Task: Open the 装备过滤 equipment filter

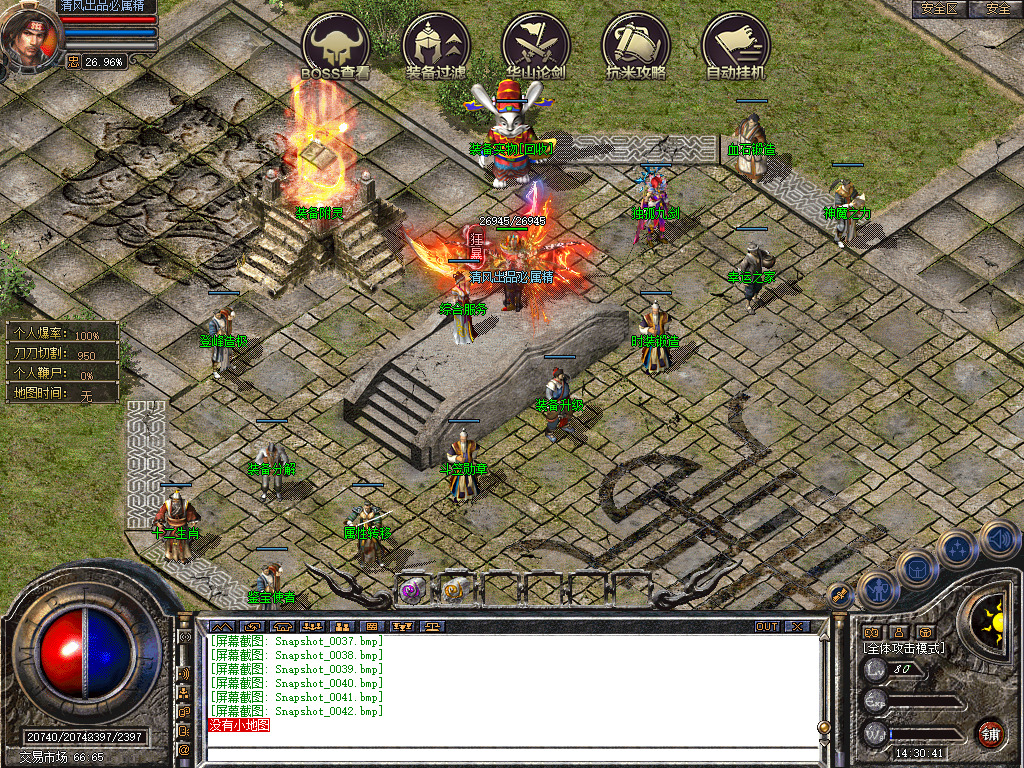Action: [436, 45]
